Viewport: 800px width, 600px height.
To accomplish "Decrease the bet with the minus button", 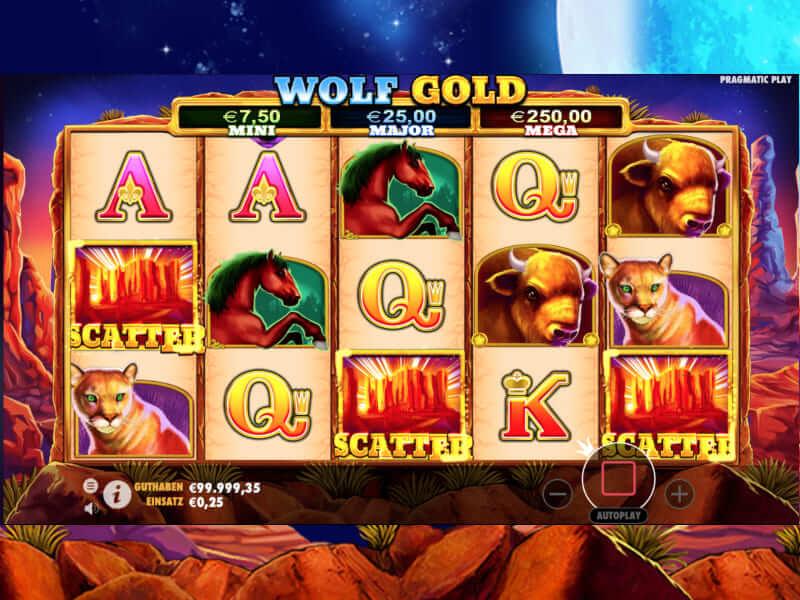I will [559, 492].
